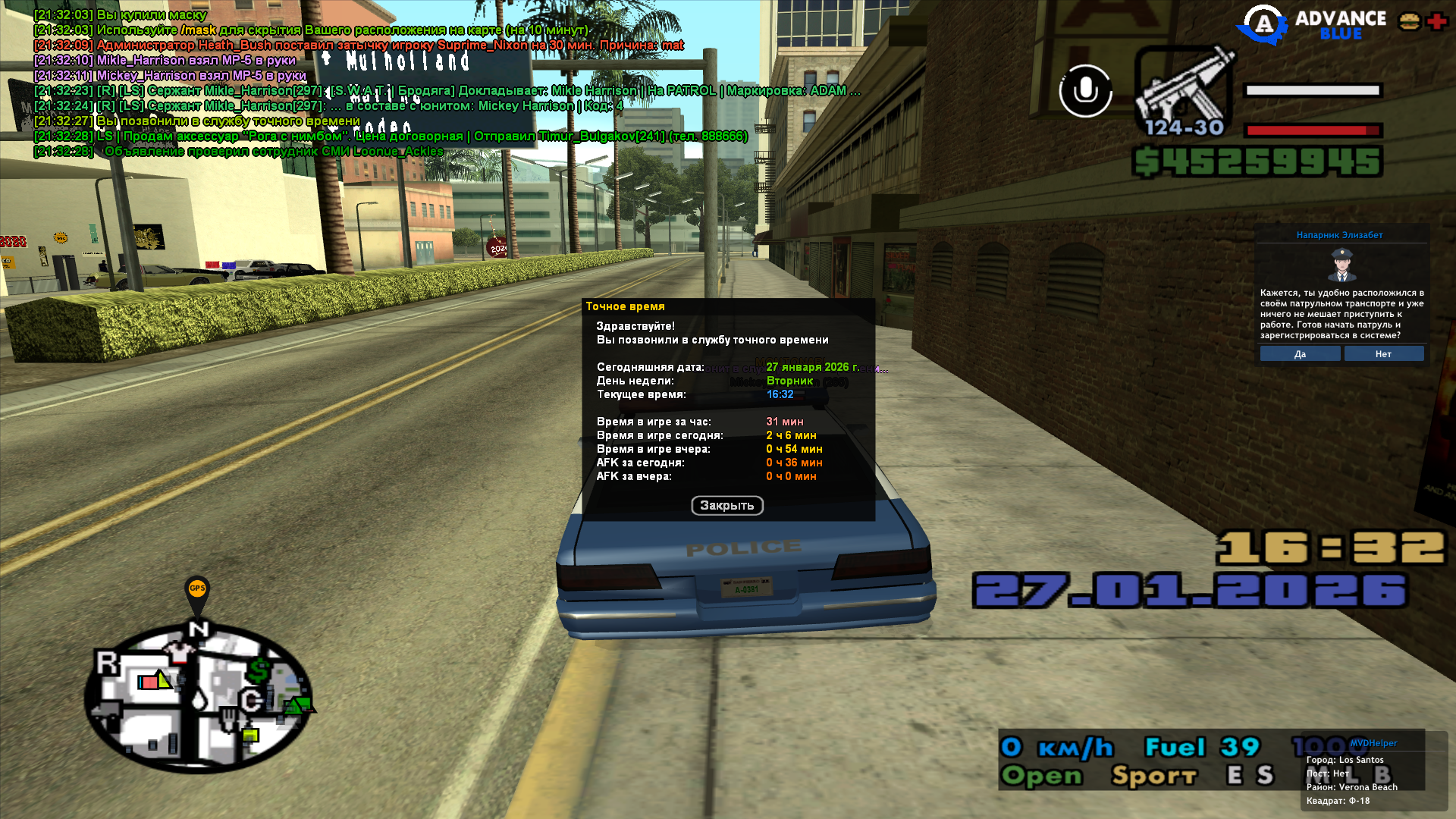
Task: Answer Да to partner Elizabeth's patrol prompt
Action: (x=1300, y=354)
